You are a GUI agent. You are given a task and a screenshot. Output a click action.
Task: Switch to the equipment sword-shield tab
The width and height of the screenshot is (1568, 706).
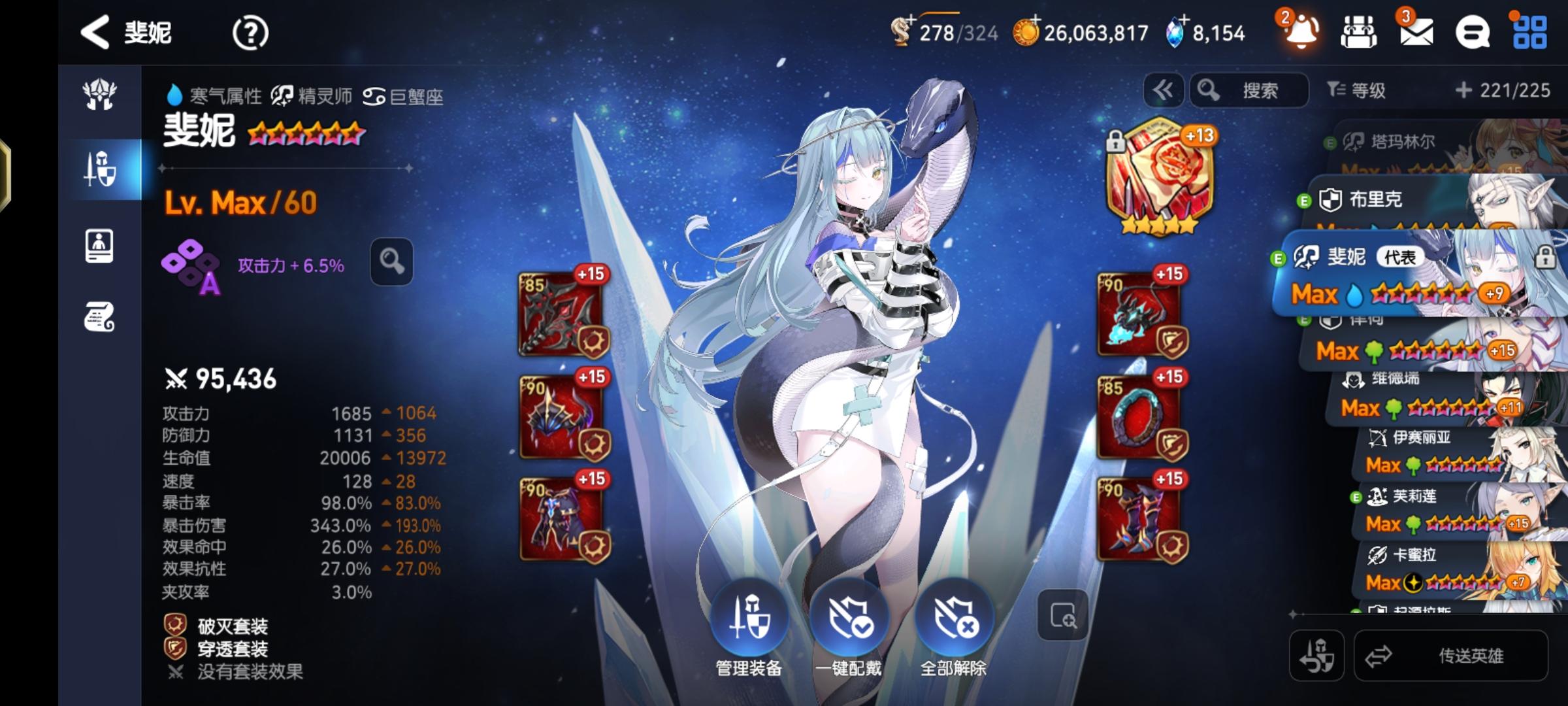tap(101, 167)
